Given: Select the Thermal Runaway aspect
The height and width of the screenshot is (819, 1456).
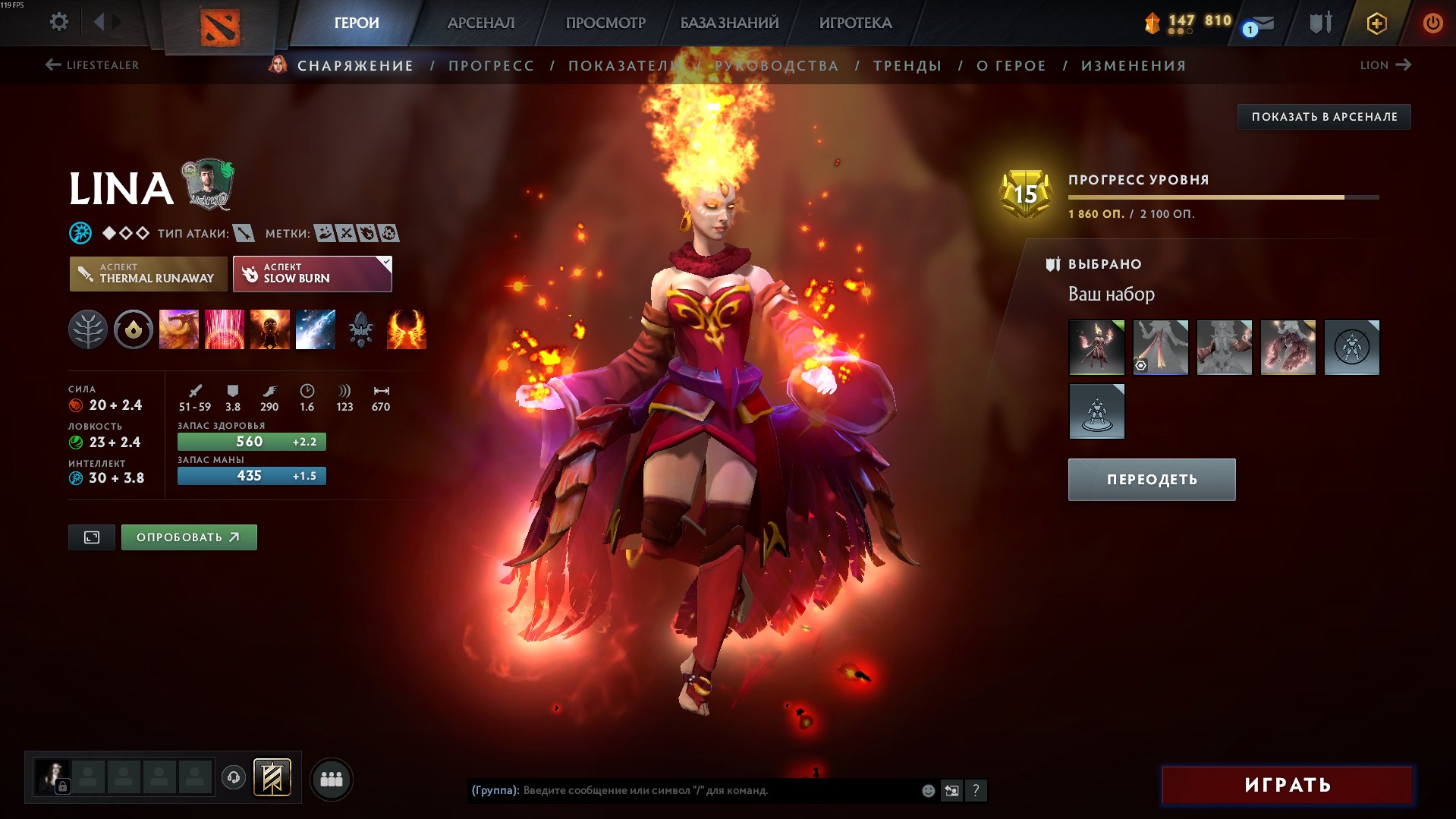Looking at the screenshot, I should 148,273.
